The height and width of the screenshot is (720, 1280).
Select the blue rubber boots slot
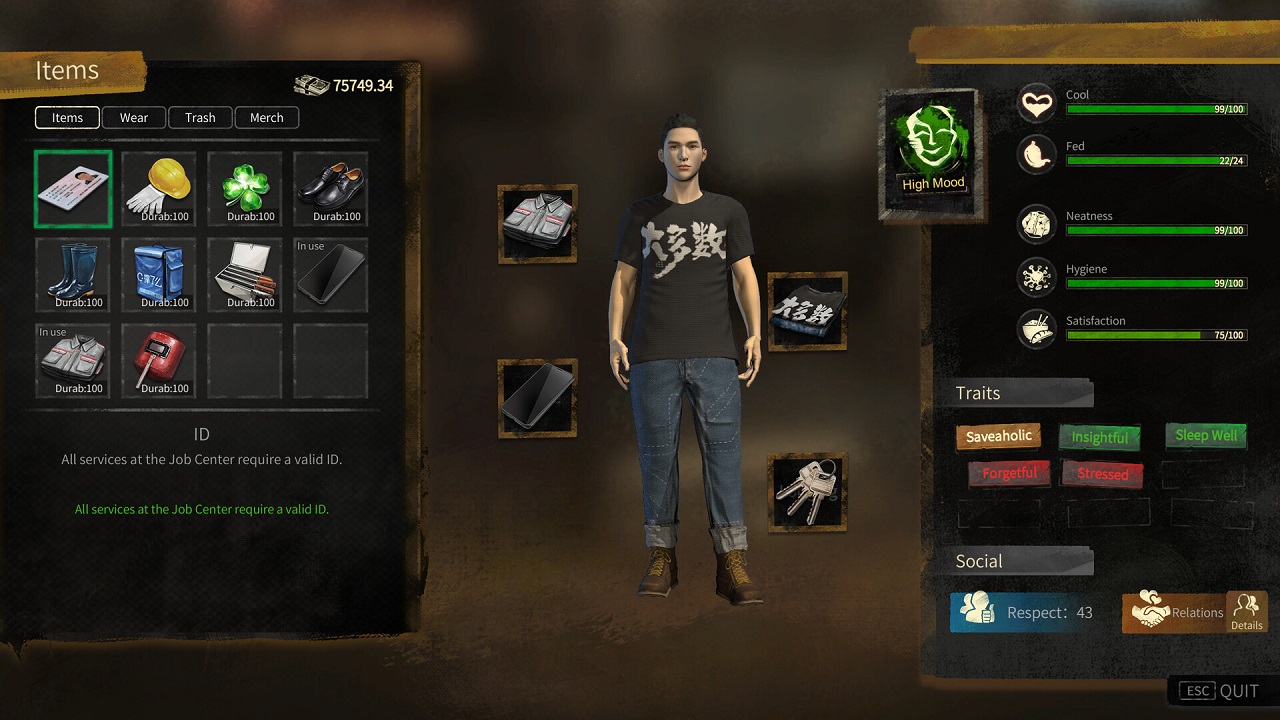73,275
